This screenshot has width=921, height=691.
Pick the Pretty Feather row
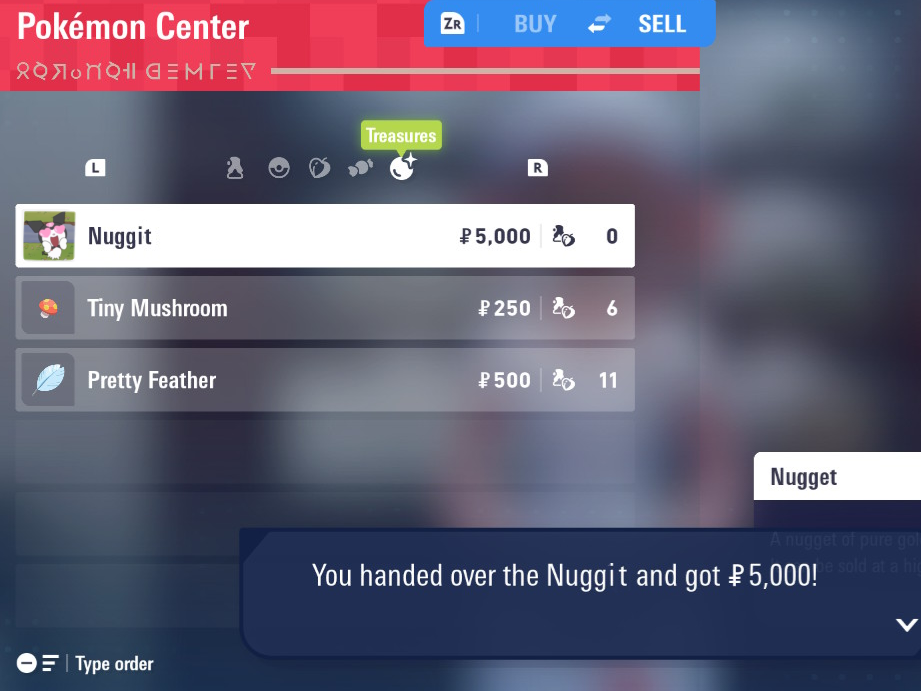point(324,380)
